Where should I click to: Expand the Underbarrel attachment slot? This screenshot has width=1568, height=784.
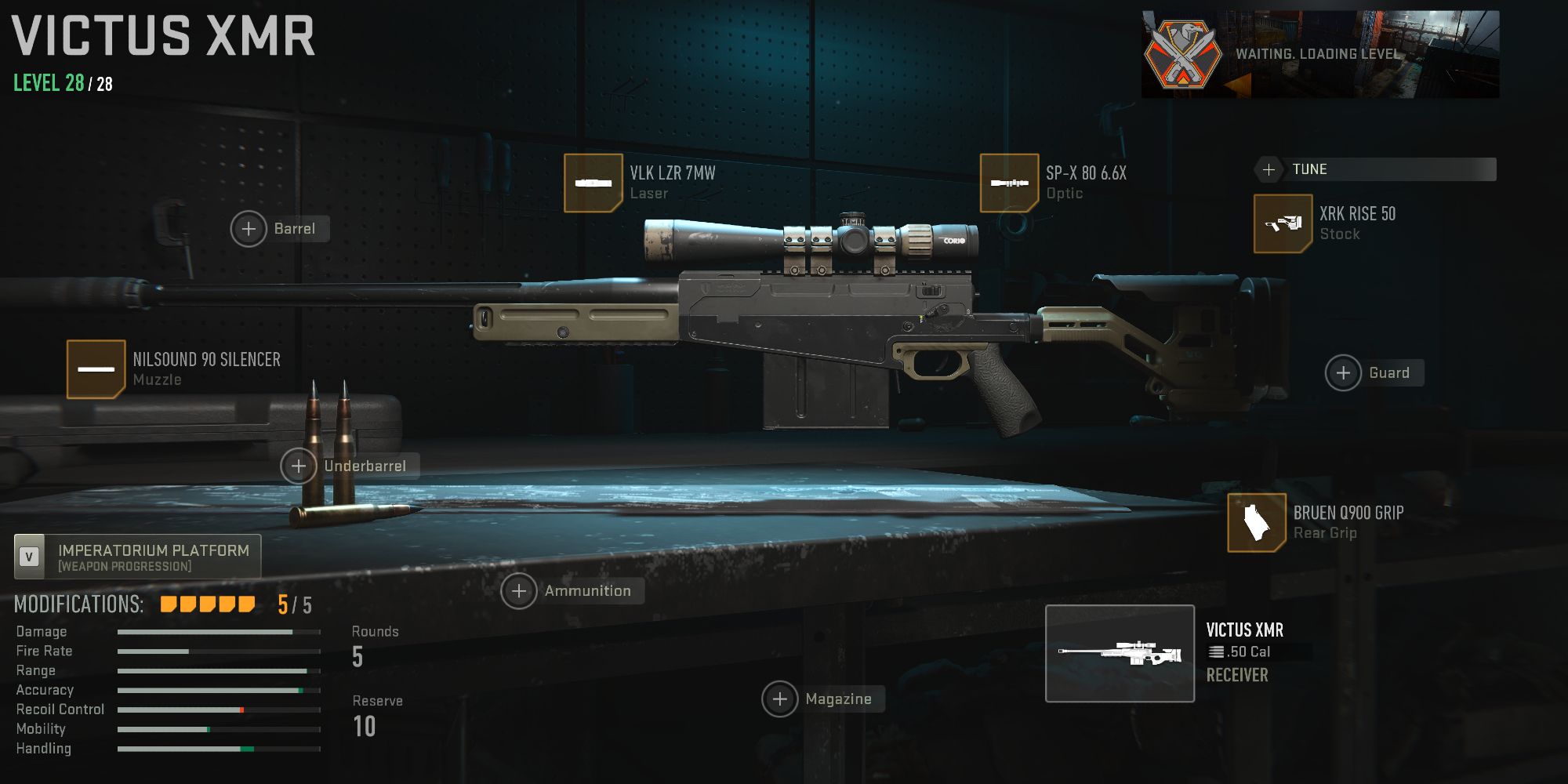(298, 465)
